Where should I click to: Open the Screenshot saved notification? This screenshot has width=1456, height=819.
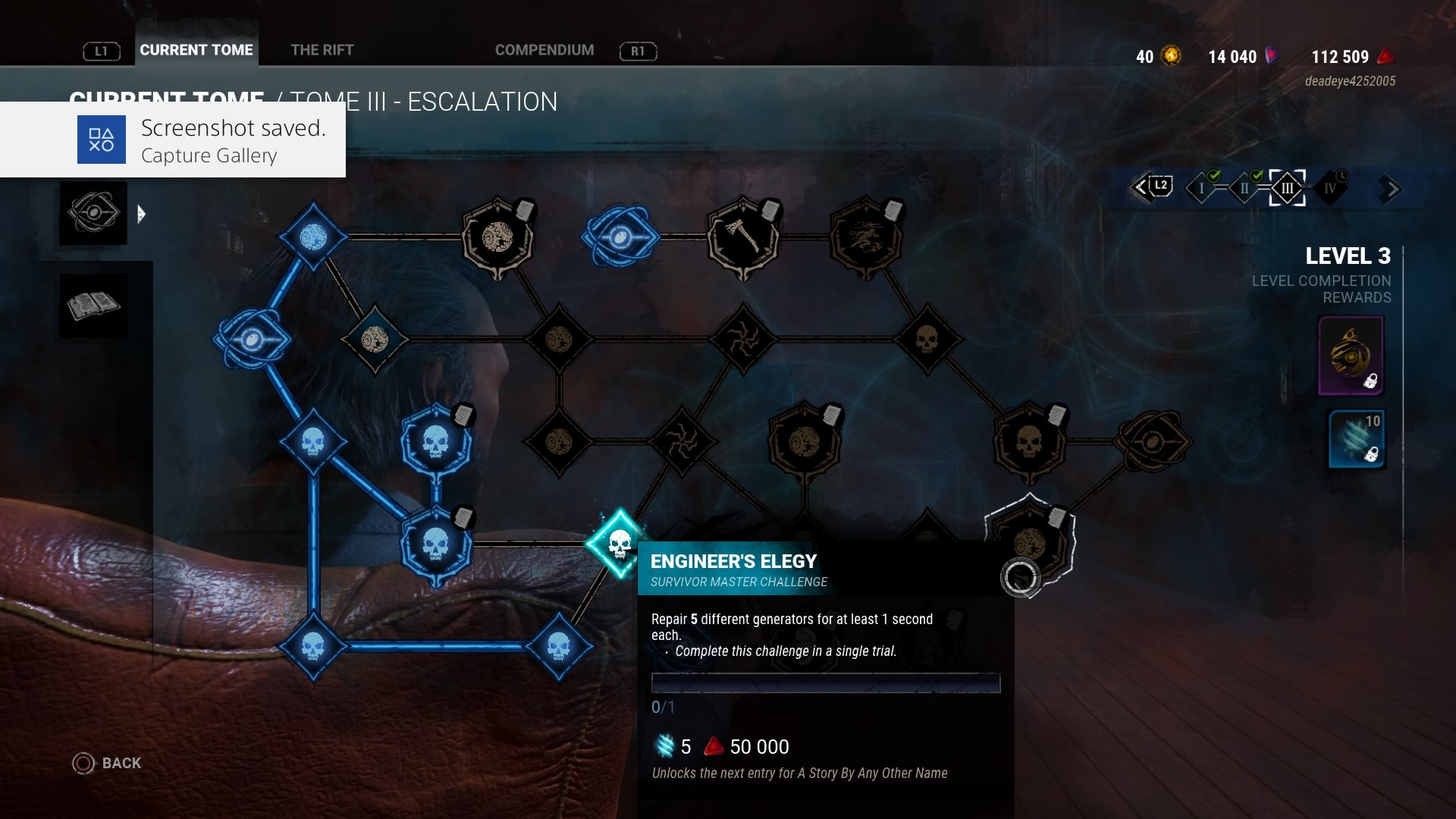(x=173, y=140)
